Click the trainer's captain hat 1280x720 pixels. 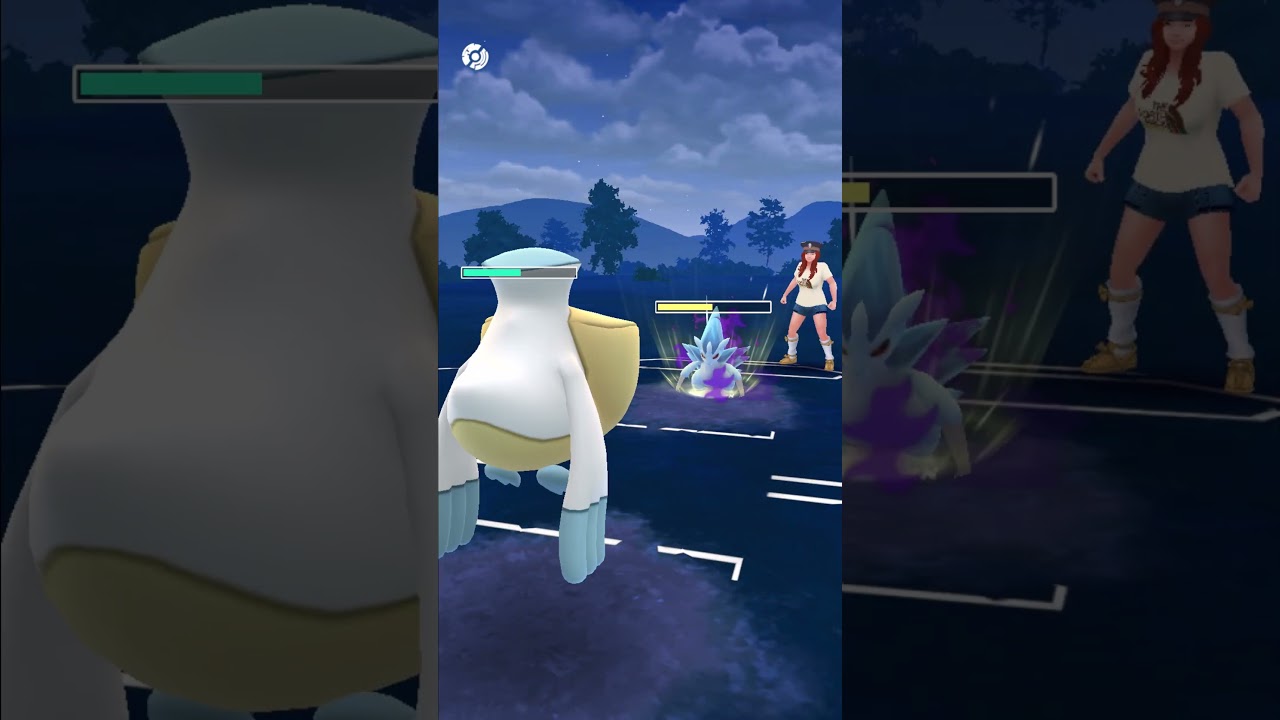pyautogui.click(x=812, y=244)
